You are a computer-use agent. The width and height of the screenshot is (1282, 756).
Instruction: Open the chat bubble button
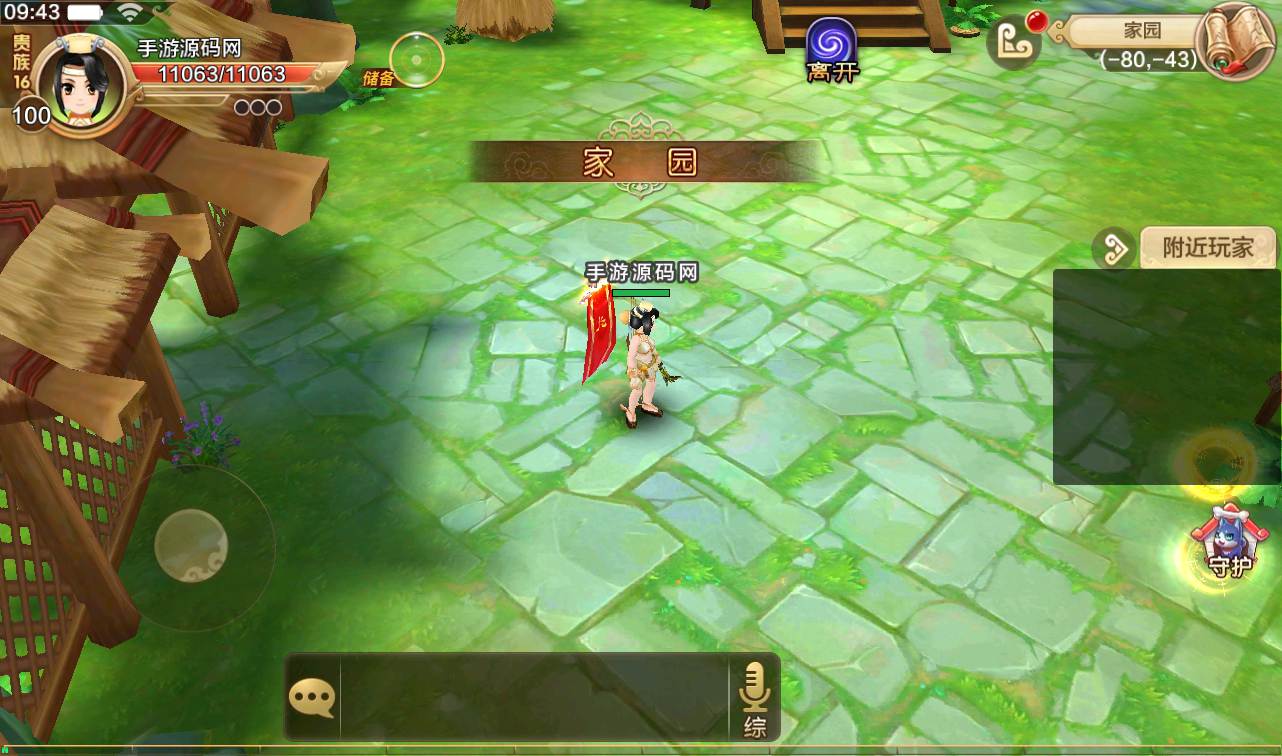click(312, 698)
